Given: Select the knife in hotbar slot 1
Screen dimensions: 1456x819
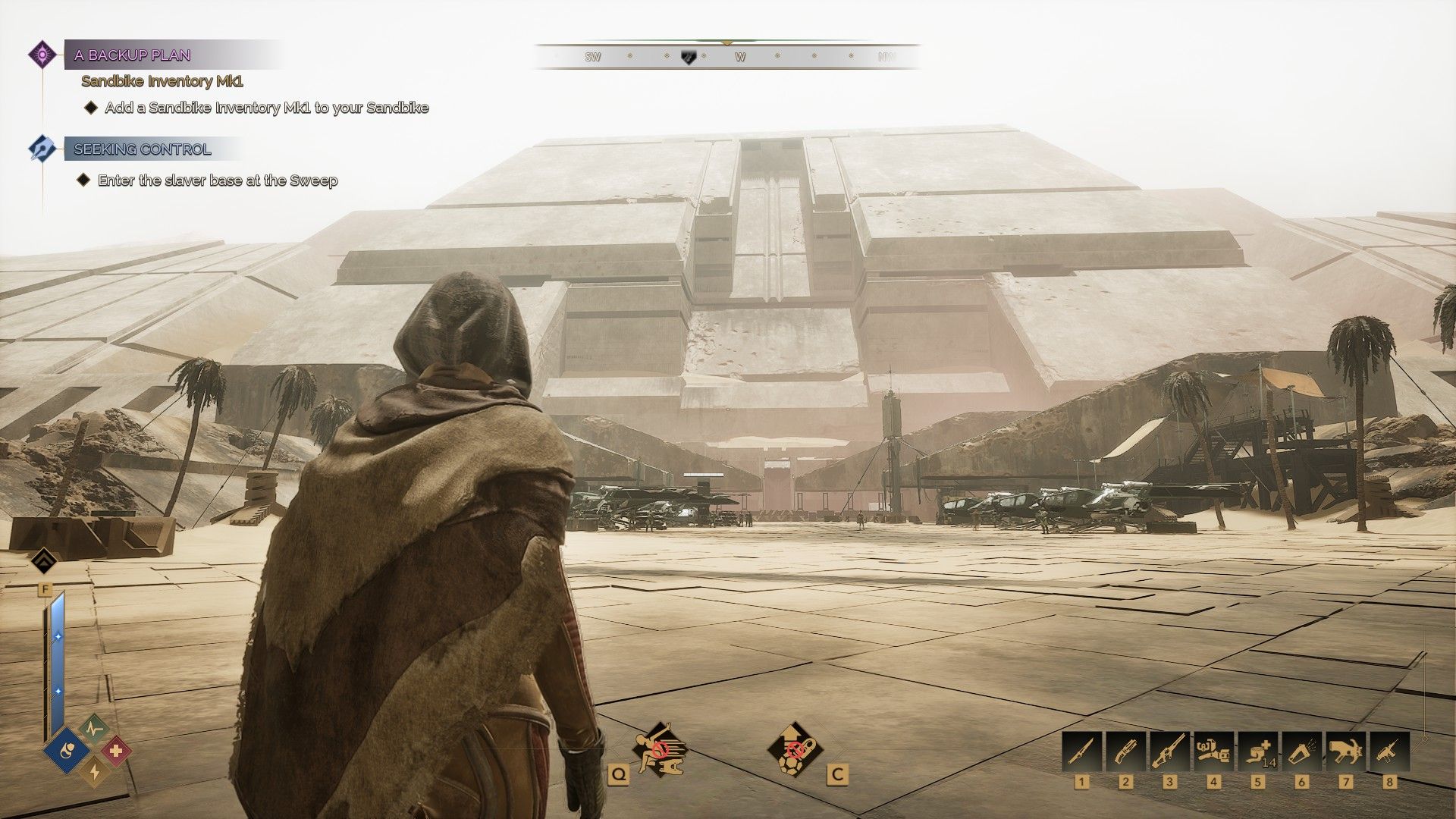Looking at the screenshot, I should pyautogui.click(x=1081, y=751).
